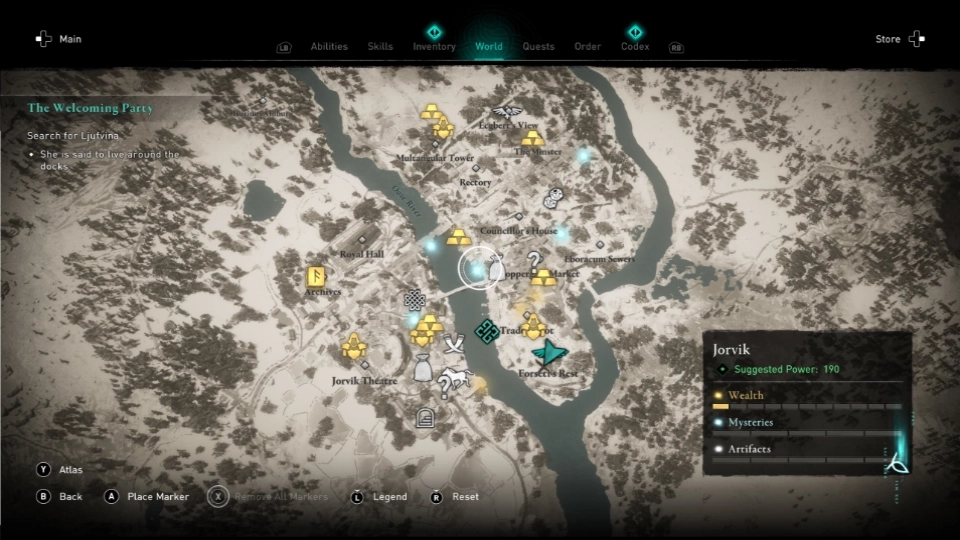
Task: Select the Welcoming Party quest tracker
Action: (x=91, y=108)
